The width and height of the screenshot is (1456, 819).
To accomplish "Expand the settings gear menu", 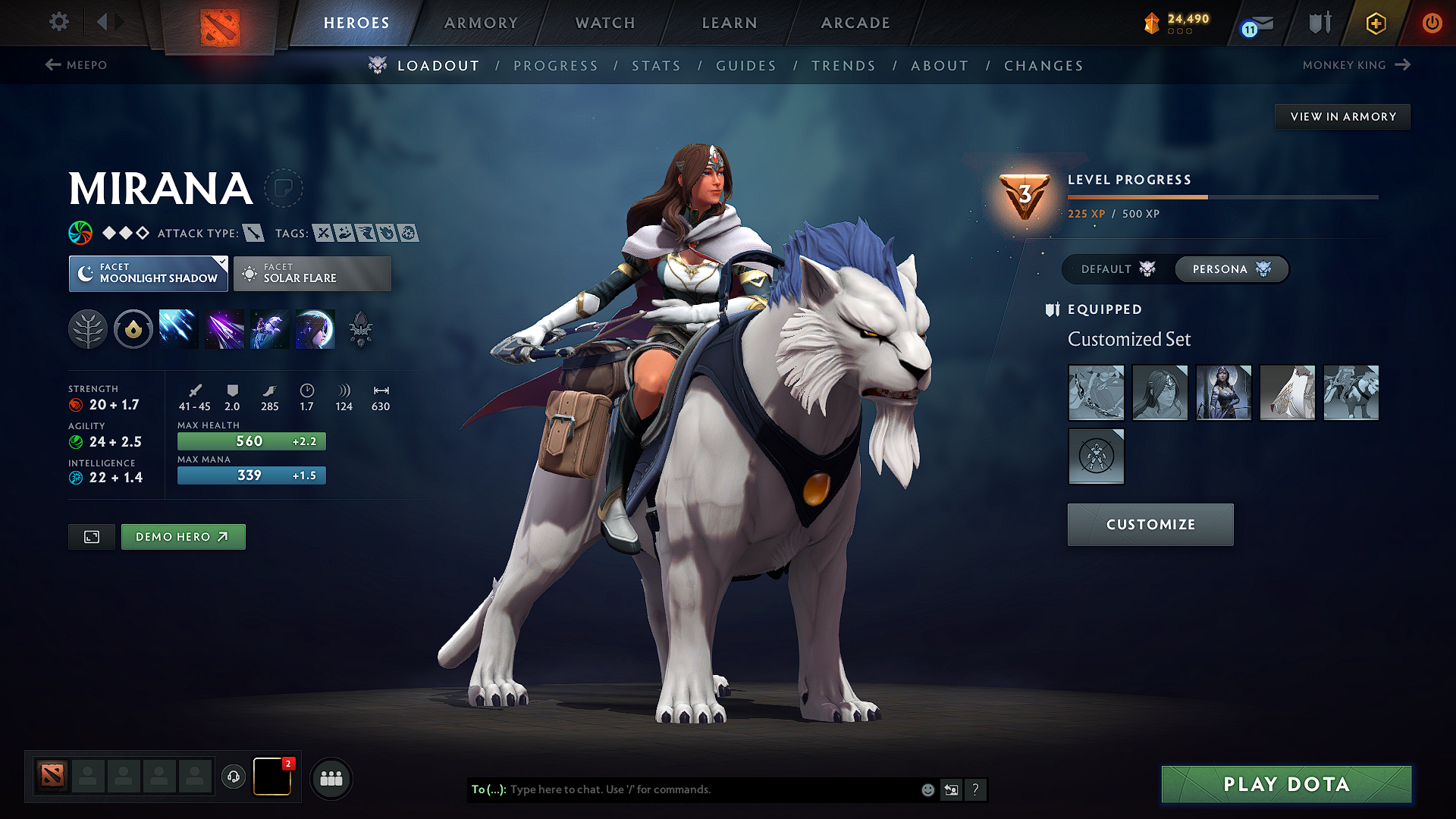I will tap(58, 23).
